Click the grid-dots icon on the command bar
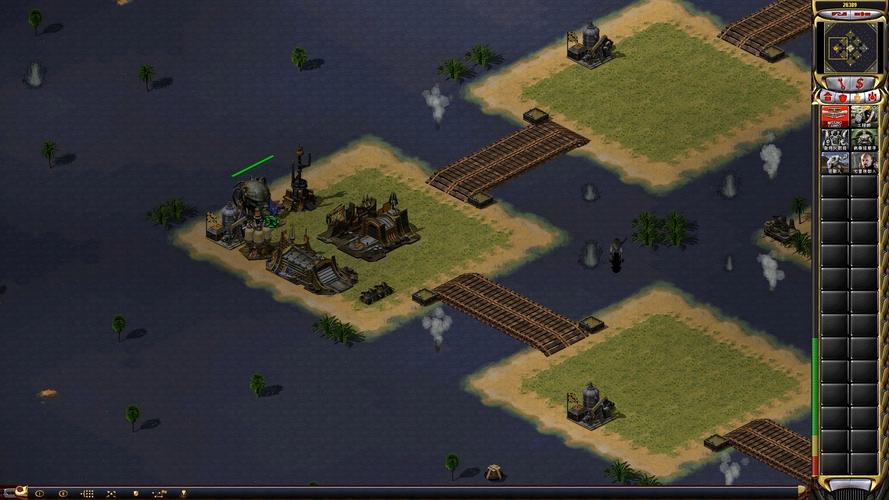 click(87, 493)
